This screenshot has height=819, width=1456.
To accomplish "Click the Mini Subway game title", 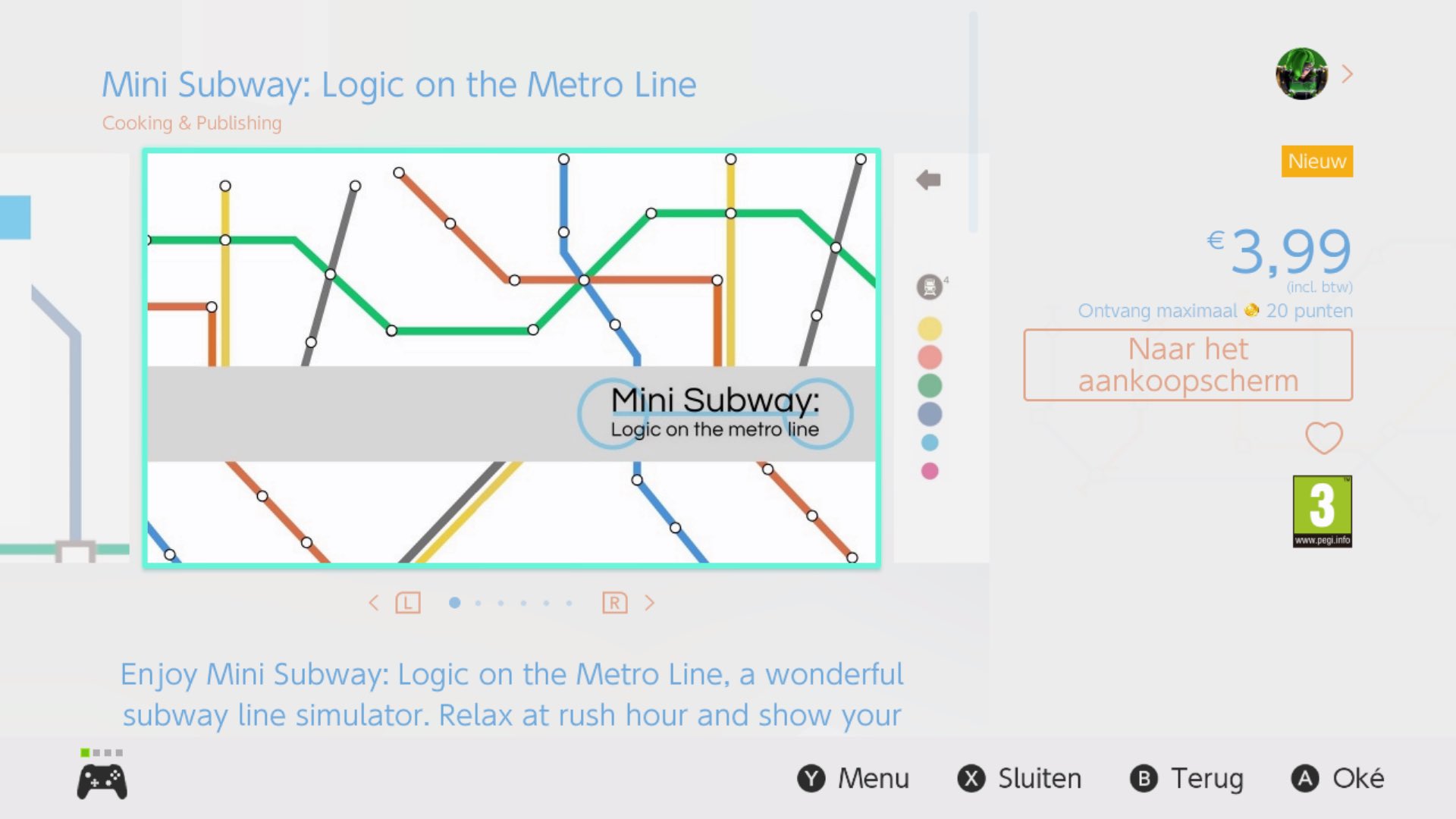I will (399, 84).
